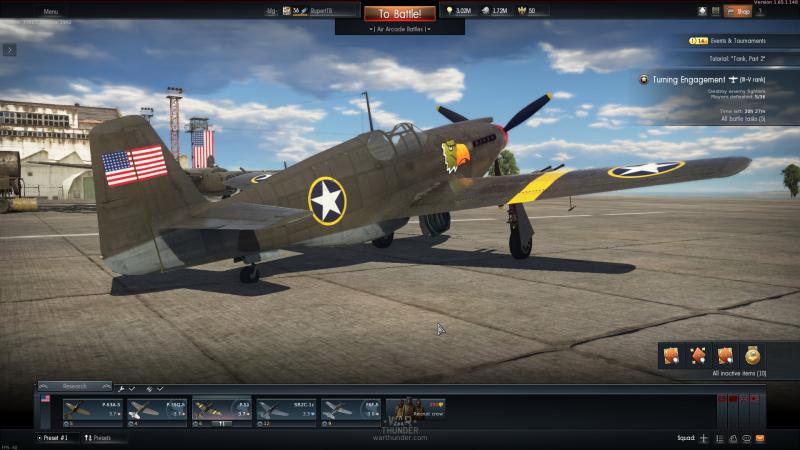Screen dimensions: 800x450
Task: Select the SB2C-1c aircraft slot
Action: click(286, 409)
